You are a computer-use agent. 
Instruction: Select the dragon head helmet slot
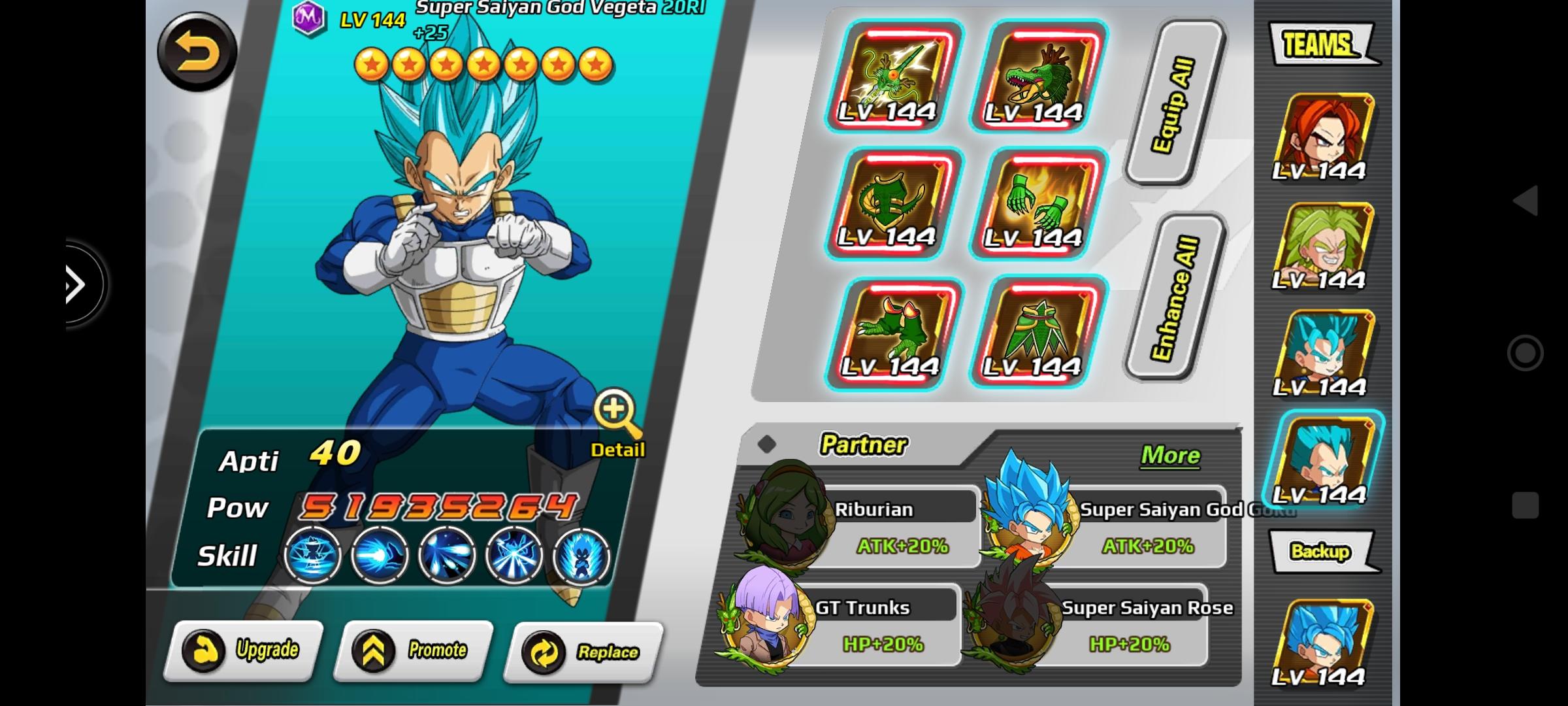point(1039,76)
